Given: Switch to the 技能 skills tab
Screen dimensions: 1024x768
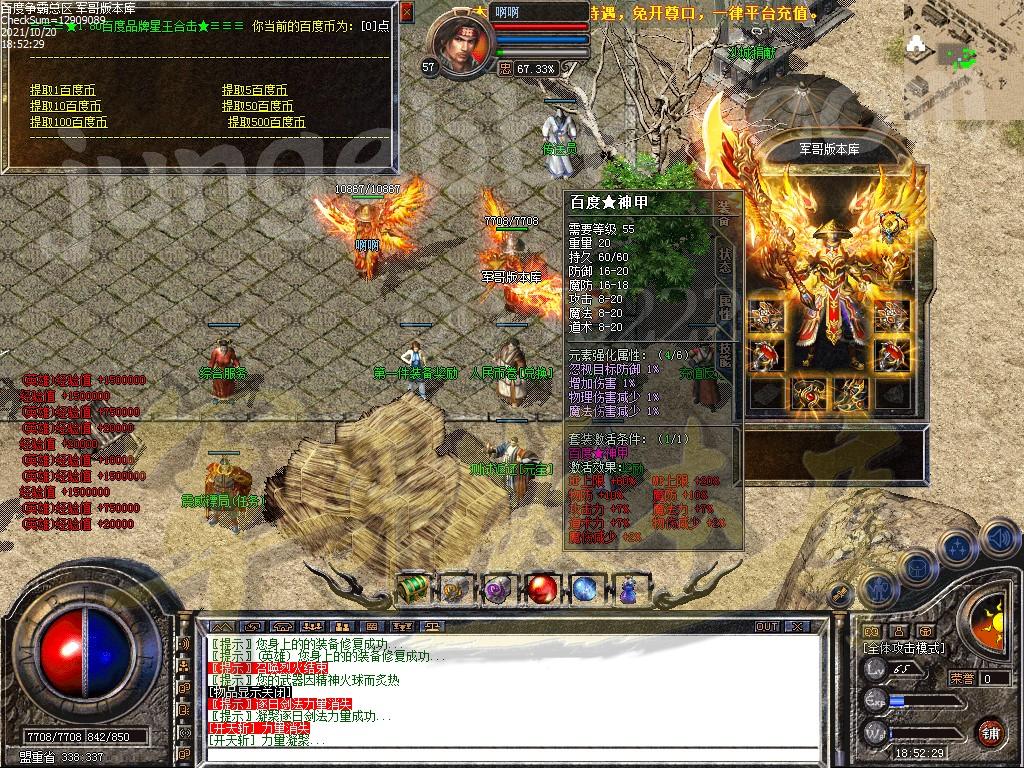Looking at the screenshot, I should point(725,354).
